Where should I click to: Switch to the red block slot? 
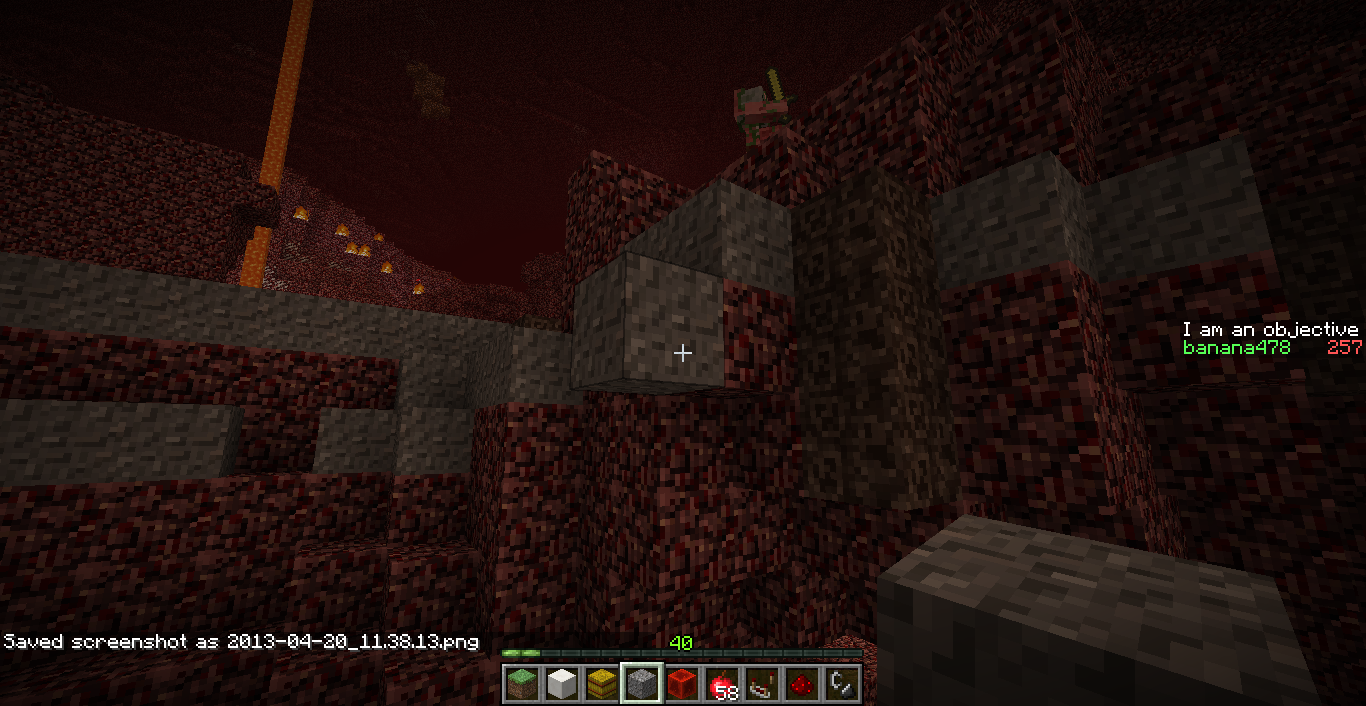(x=682, y=684)
